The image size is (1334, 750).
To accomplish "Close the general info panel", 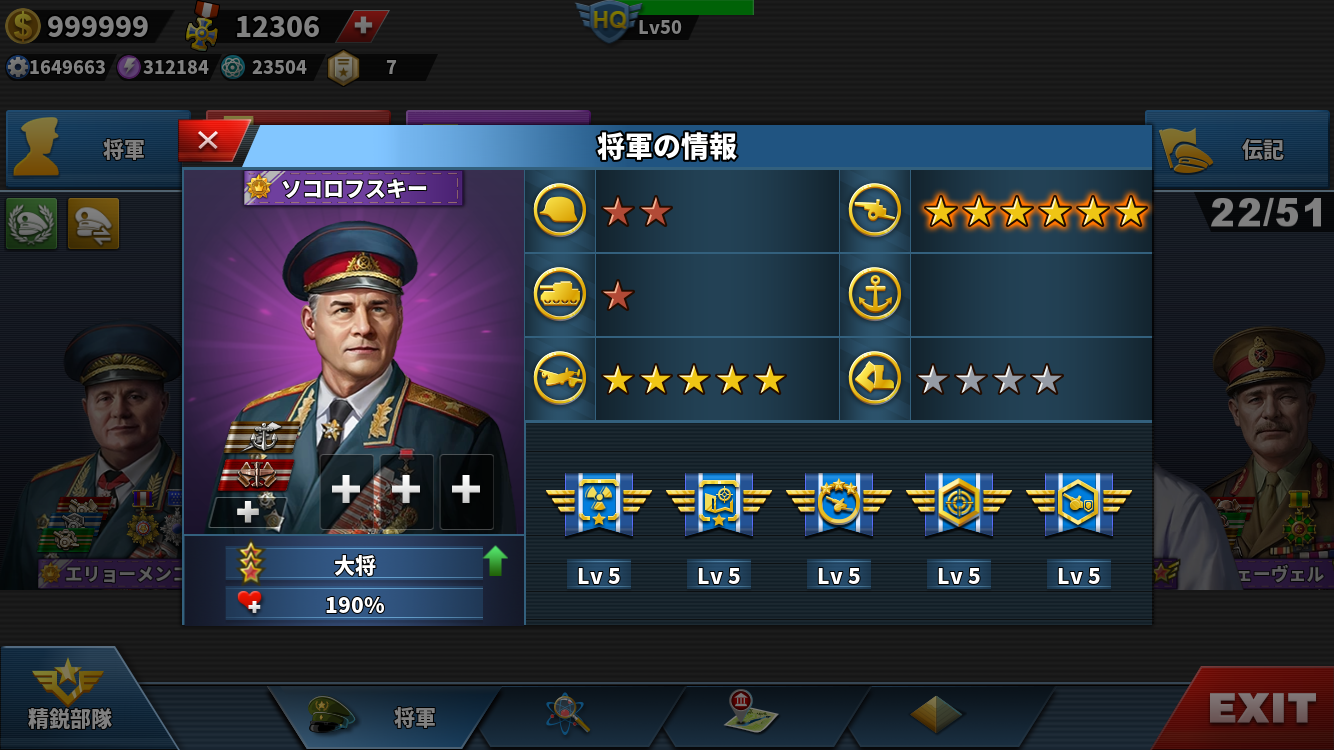I will pyautogui.click(x=209, y=141).
